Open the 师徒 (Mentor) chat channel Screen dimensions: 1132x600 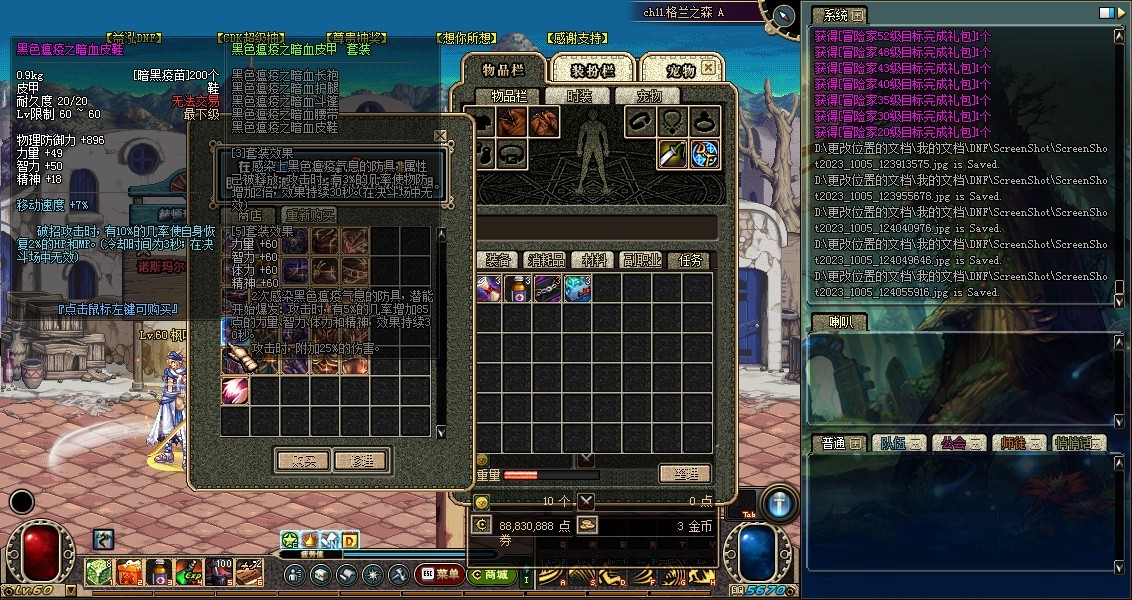coord(1016,443)
